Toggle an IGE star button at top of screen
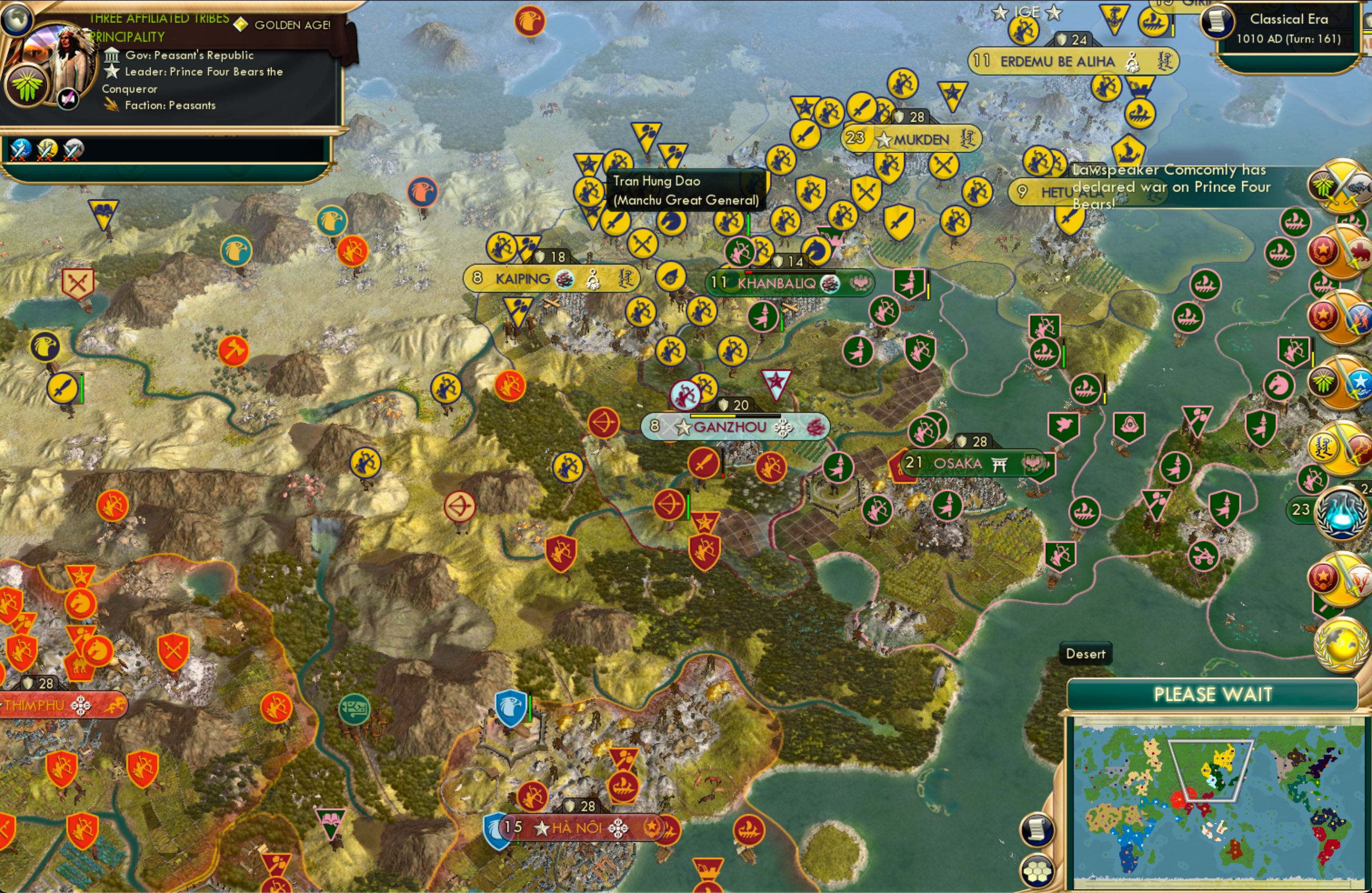 [1000, 12]
